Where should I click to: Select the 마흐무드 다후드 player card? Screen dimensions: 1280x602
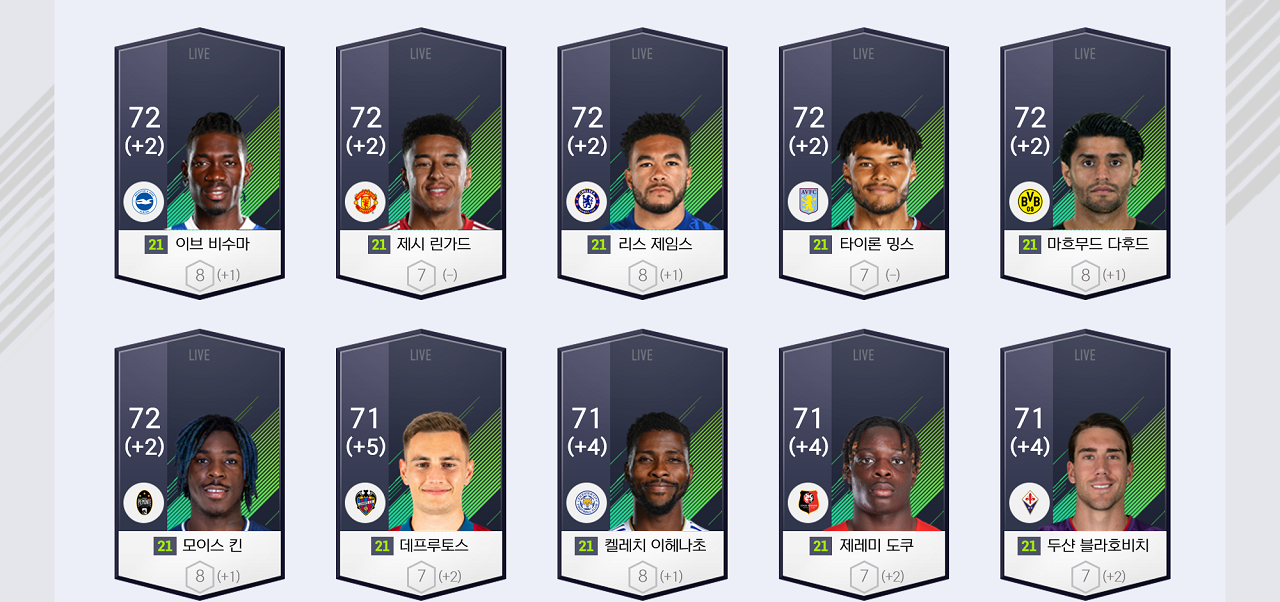1085,165
